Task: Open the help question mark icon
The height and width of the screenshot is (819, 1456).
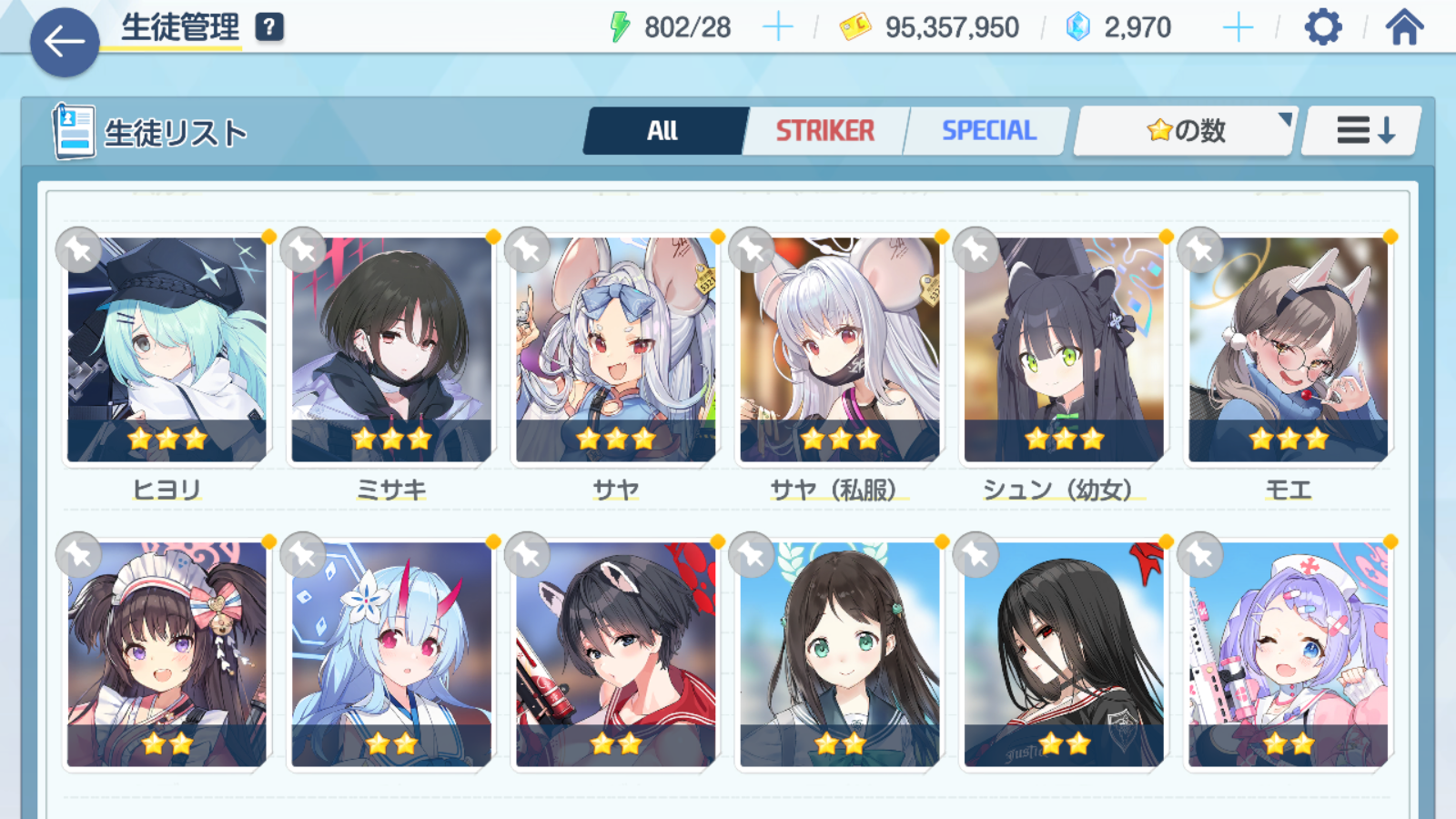Action: point(269,27)
